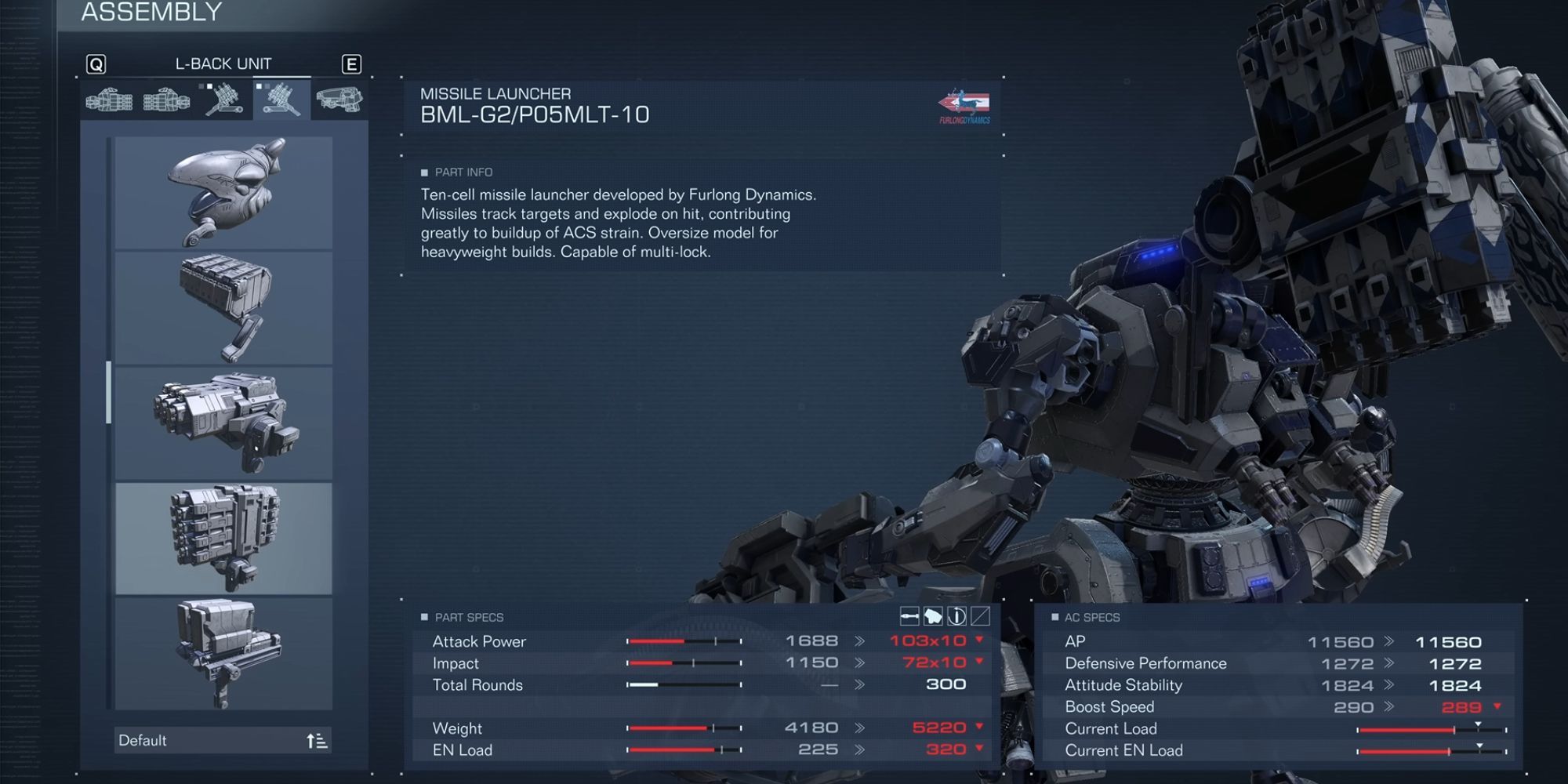Click the projectile filter icon above Part Specs
The width and height of the screenshot is (1568, 784).
(x=909, y=618)
